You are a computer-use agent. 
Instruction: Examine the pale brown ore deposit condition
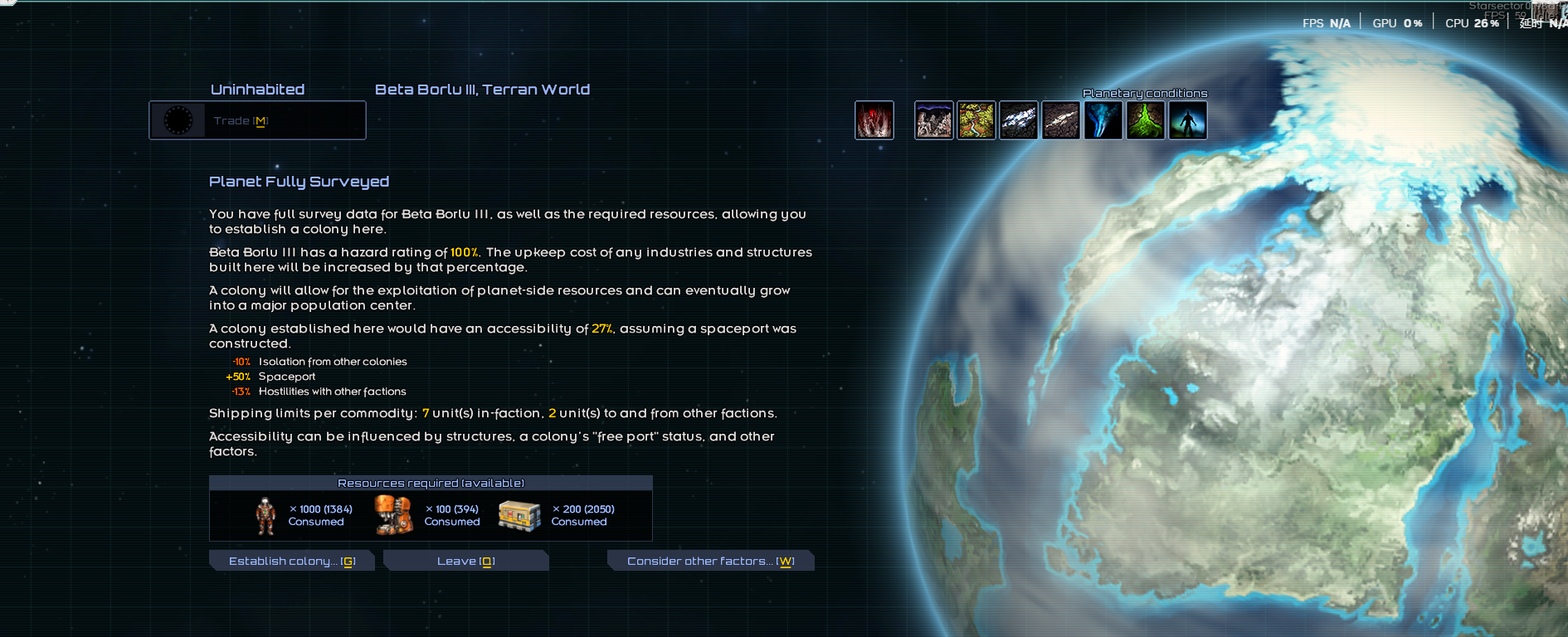[x=1061, y=121]
